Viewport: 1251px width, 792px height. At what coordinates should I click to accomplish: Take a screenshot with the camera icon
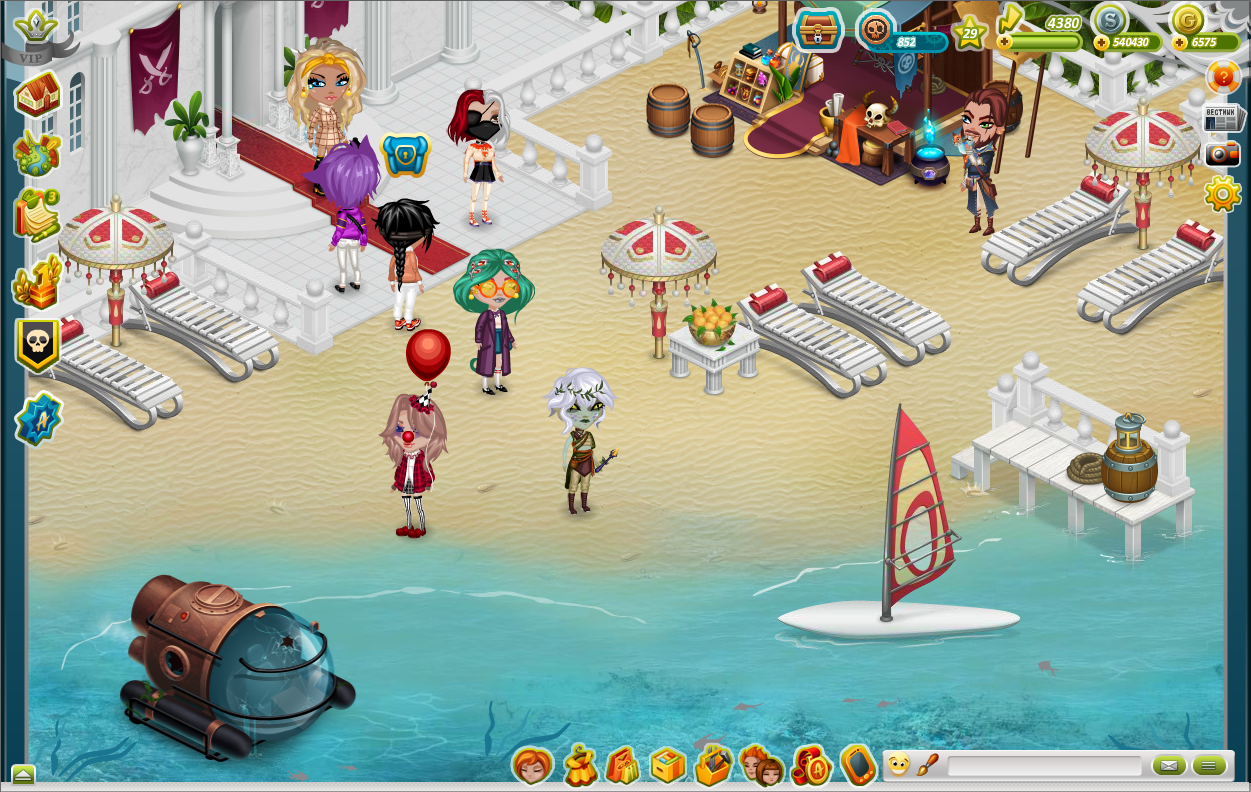[x=1222, y=153]
